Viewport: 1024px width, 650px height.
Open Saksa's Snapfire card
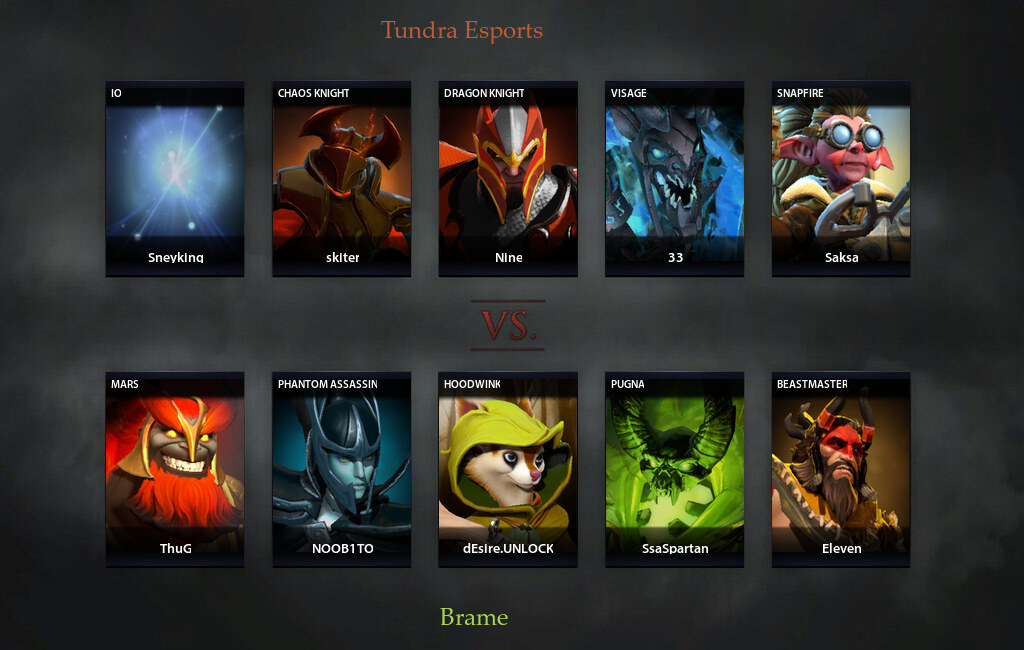841,178
